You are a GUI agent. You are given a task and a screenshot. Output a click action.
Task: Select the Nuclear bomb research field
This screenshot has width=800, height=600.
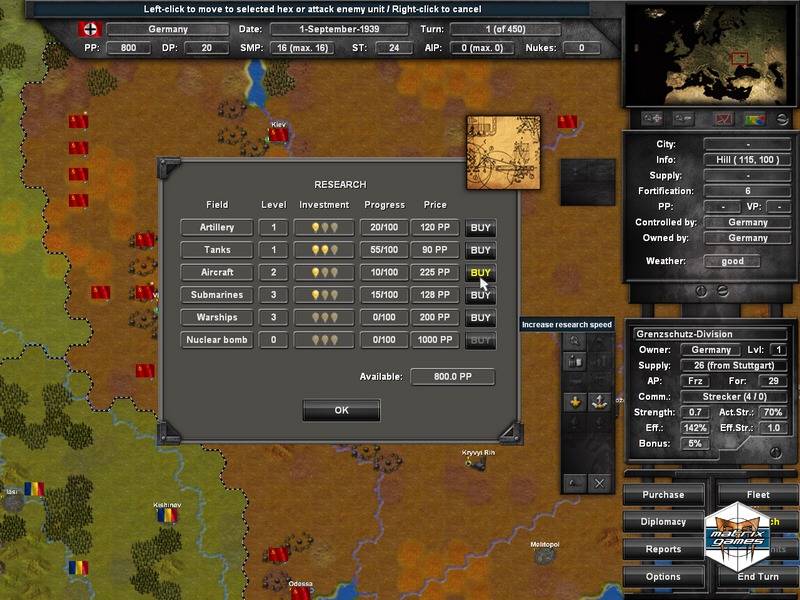[217, 341]
